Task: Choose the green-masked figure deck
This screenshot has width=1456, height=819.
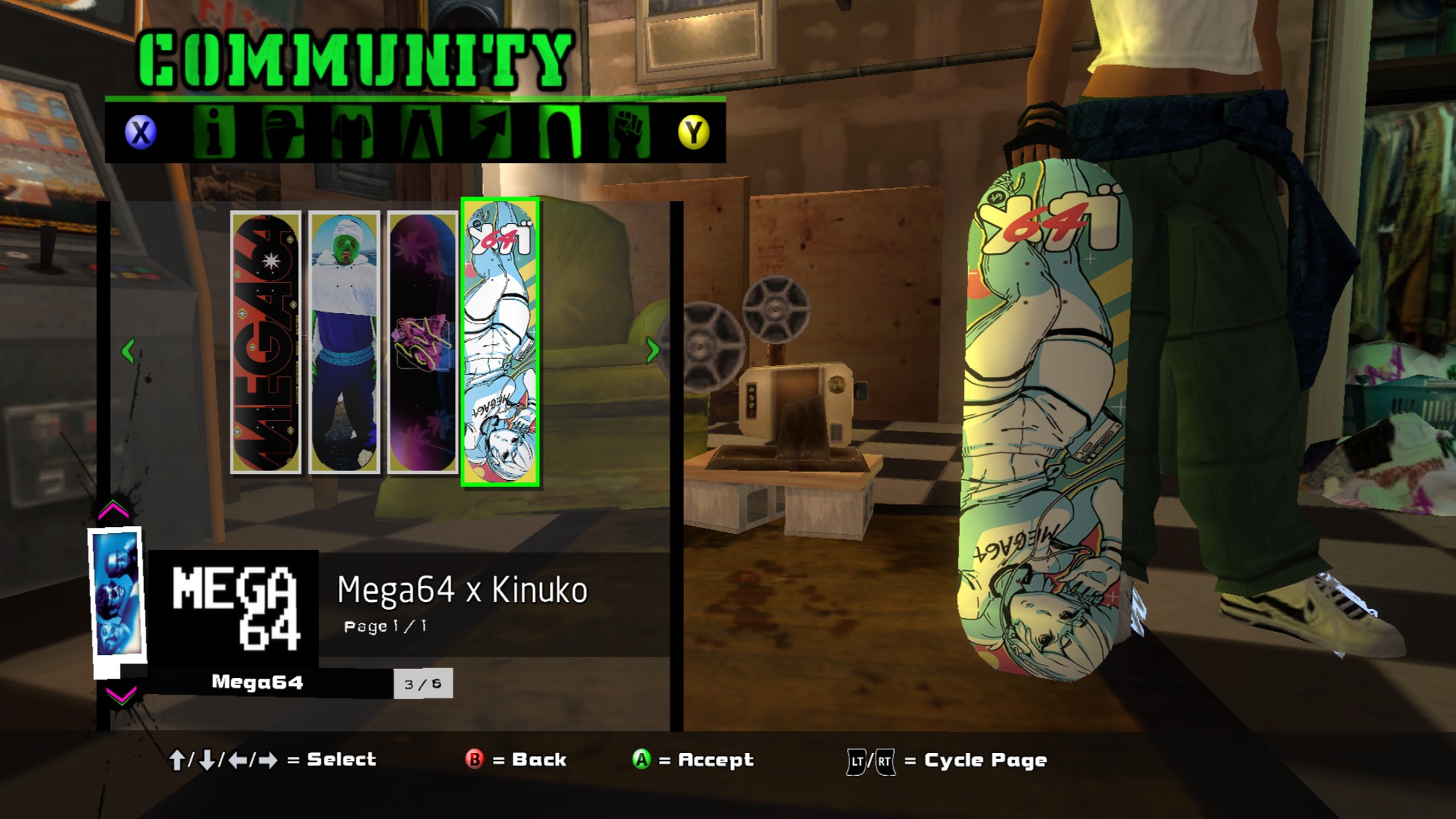Action: point(344,343)
